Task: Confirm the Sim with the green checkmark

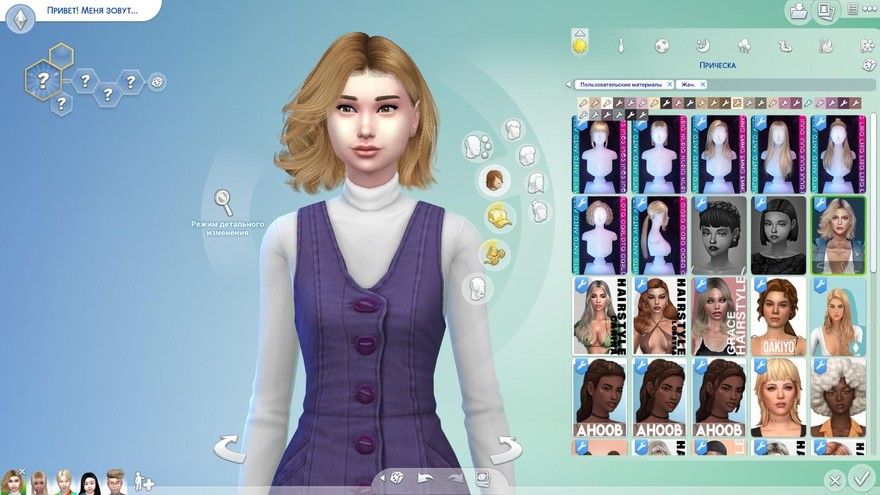Action: [860, 477]
